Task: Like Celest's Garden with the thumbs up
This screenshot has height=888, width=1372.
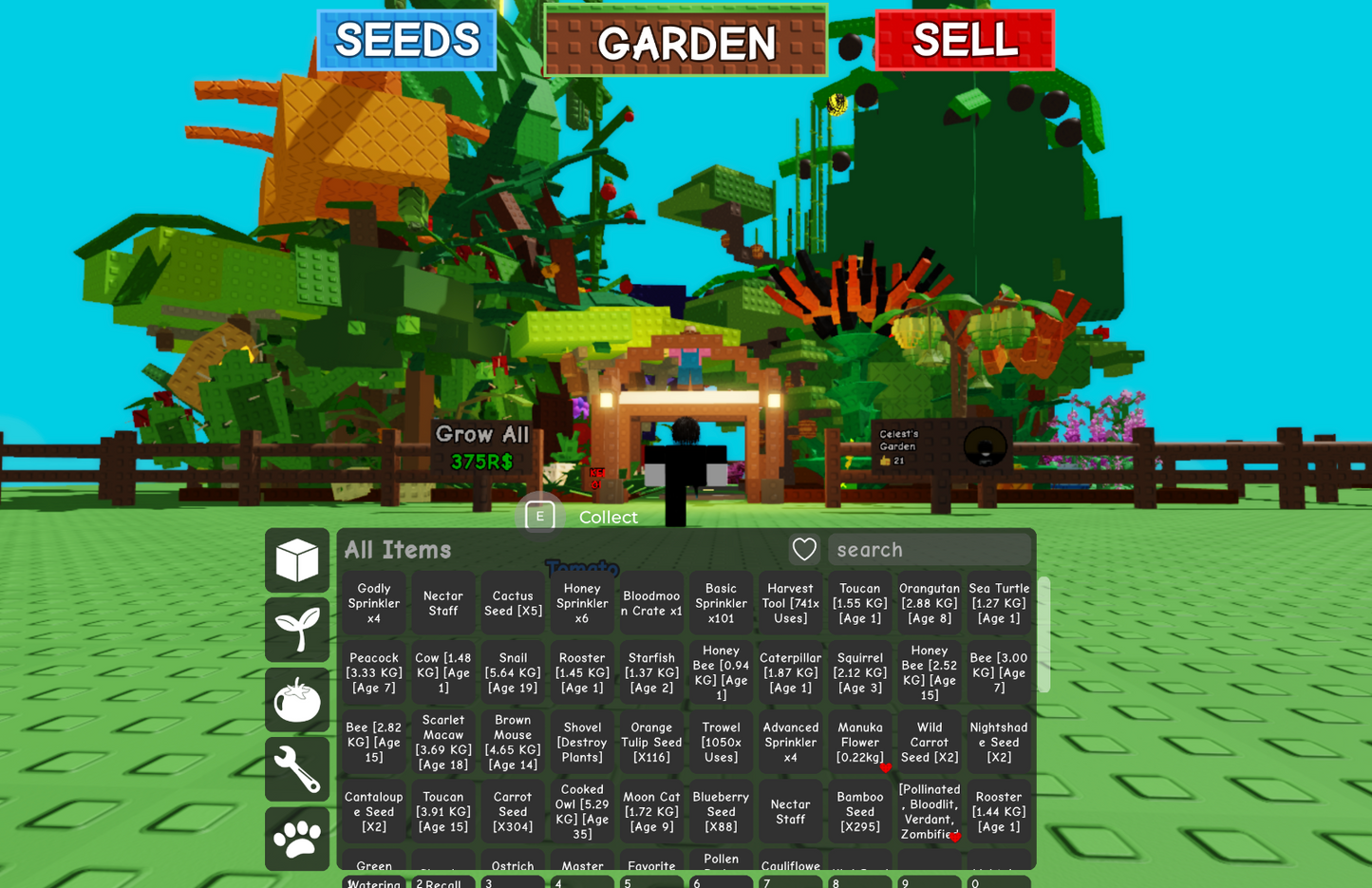Action: [x=886, y=458]
